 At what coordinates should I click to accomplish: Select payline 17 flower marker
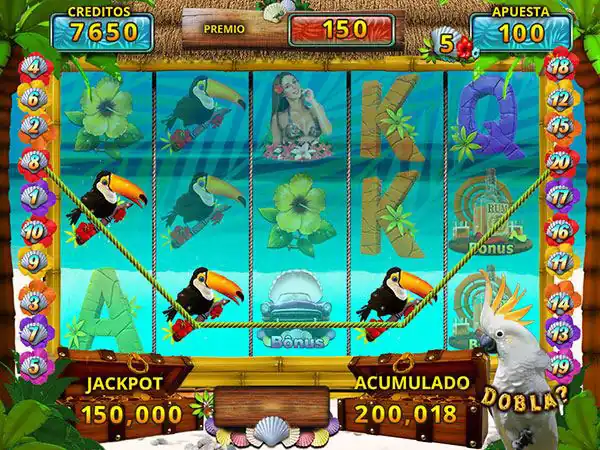561,197
